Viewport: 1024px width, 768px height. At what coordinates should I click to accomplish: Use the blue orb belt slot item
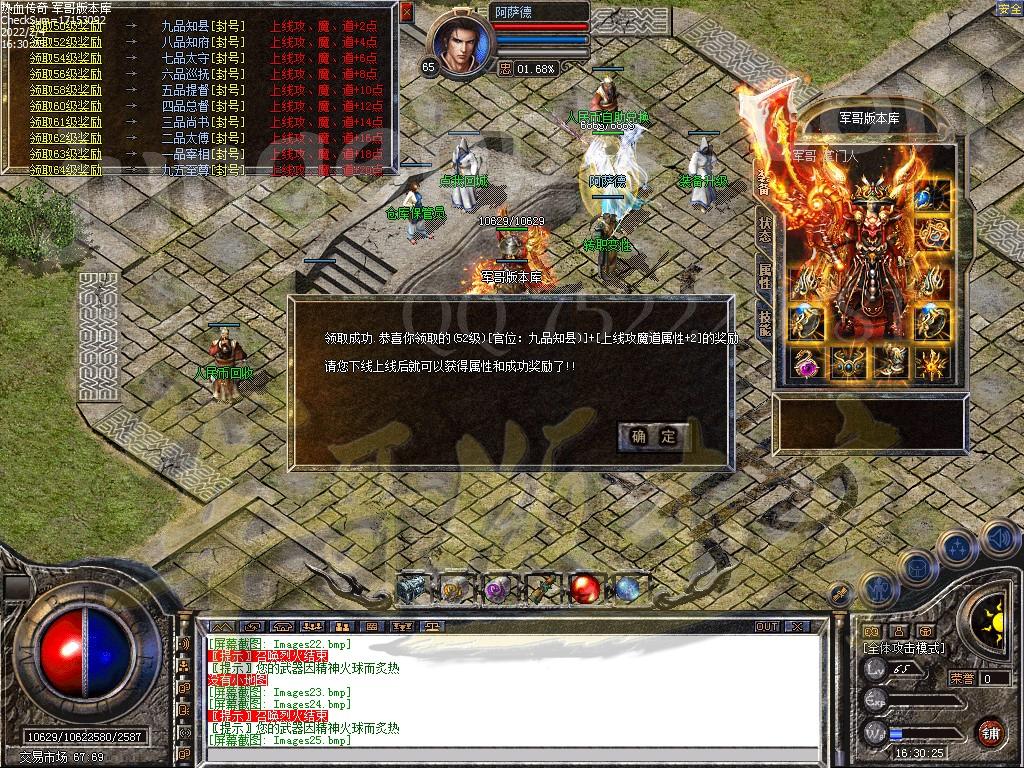pyautogui.click(x=627, y=589)
